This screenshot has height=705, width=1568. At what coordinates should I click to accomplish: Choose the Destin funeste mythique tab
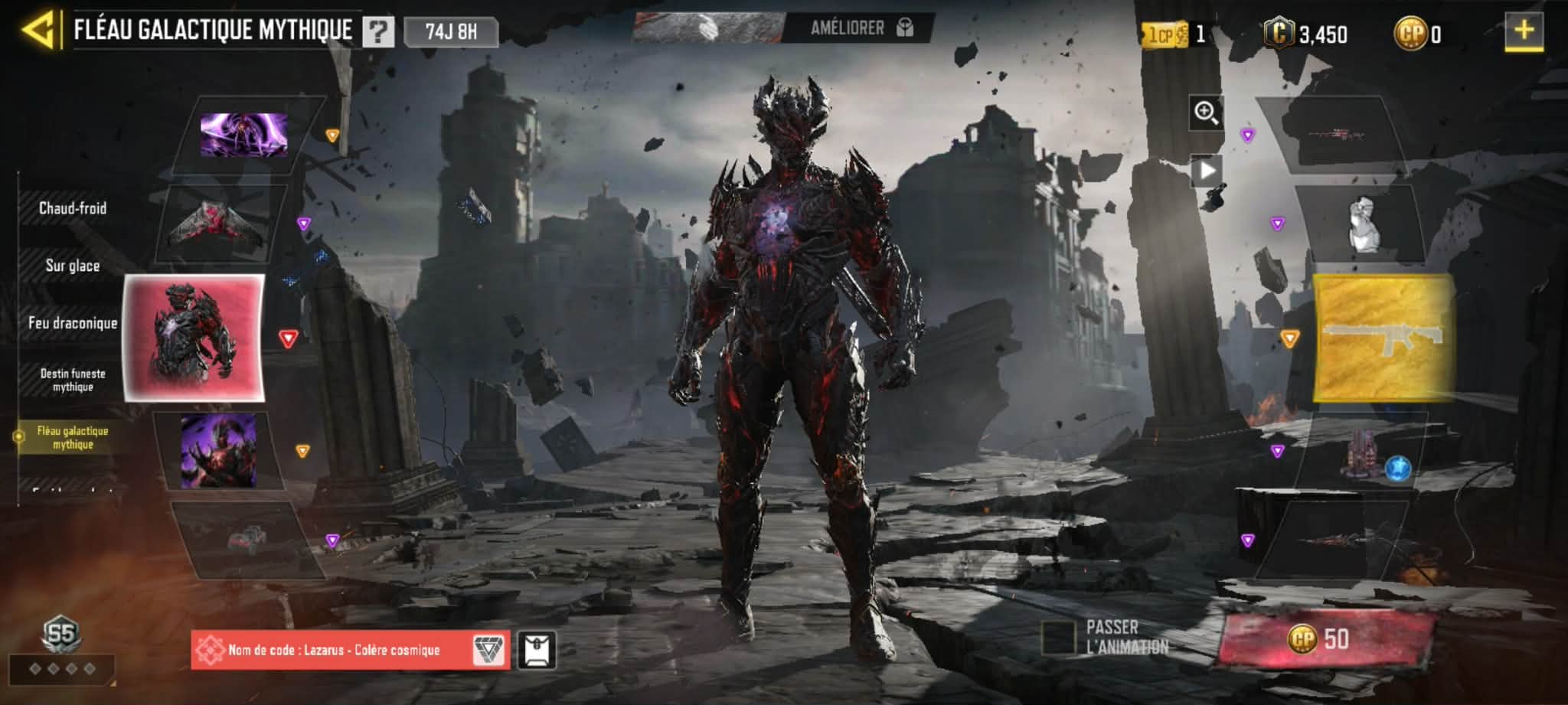click(x=73, y=380)
